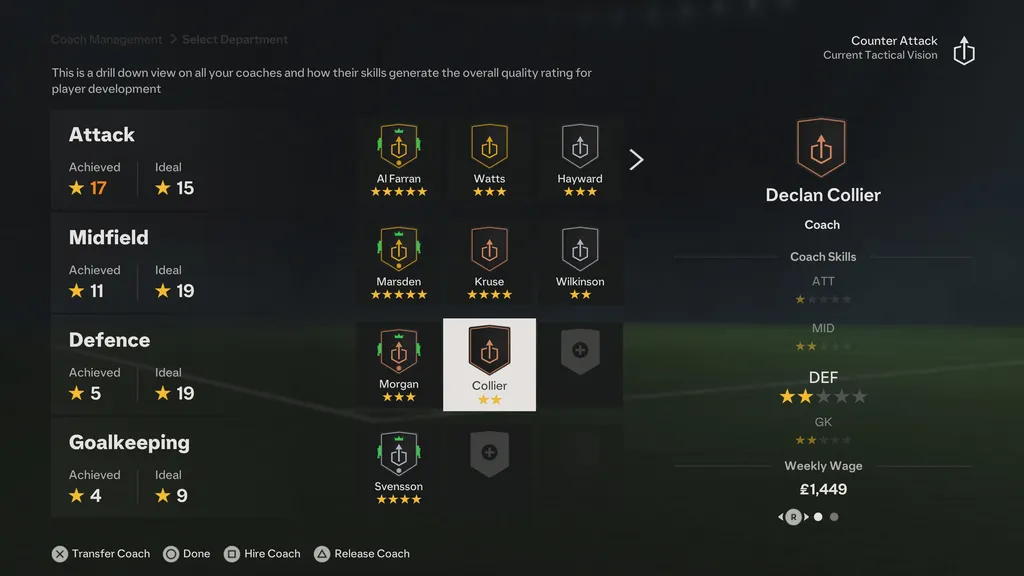Pick goalkeeping coach Svensson
The image size is (1024, 576).
point(399,466)
